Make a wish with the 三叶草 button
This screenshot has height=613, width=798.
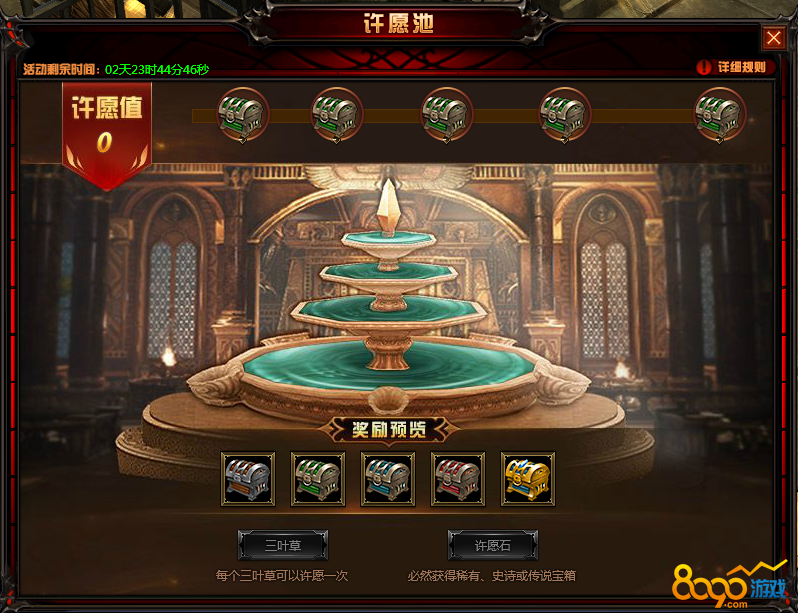pos(283,545)
